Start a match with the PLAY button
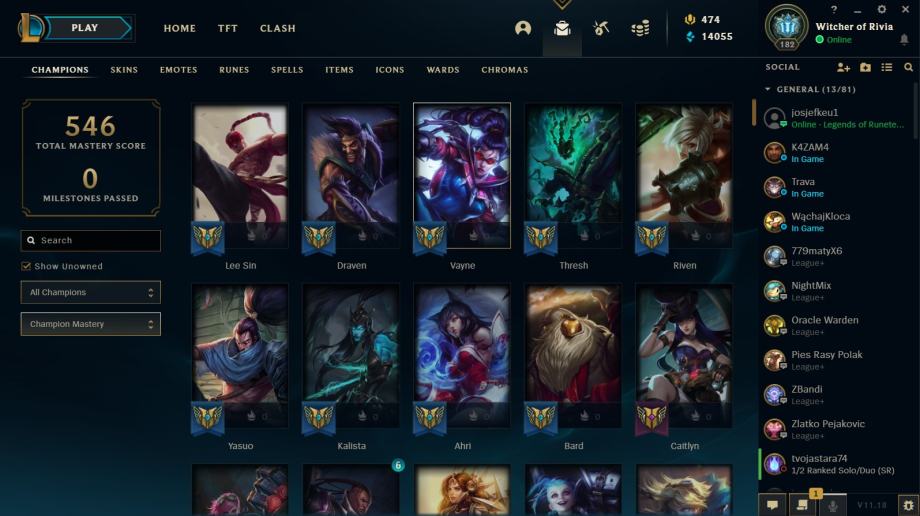This screenshot has width=920, height=516. click(85, 28)
